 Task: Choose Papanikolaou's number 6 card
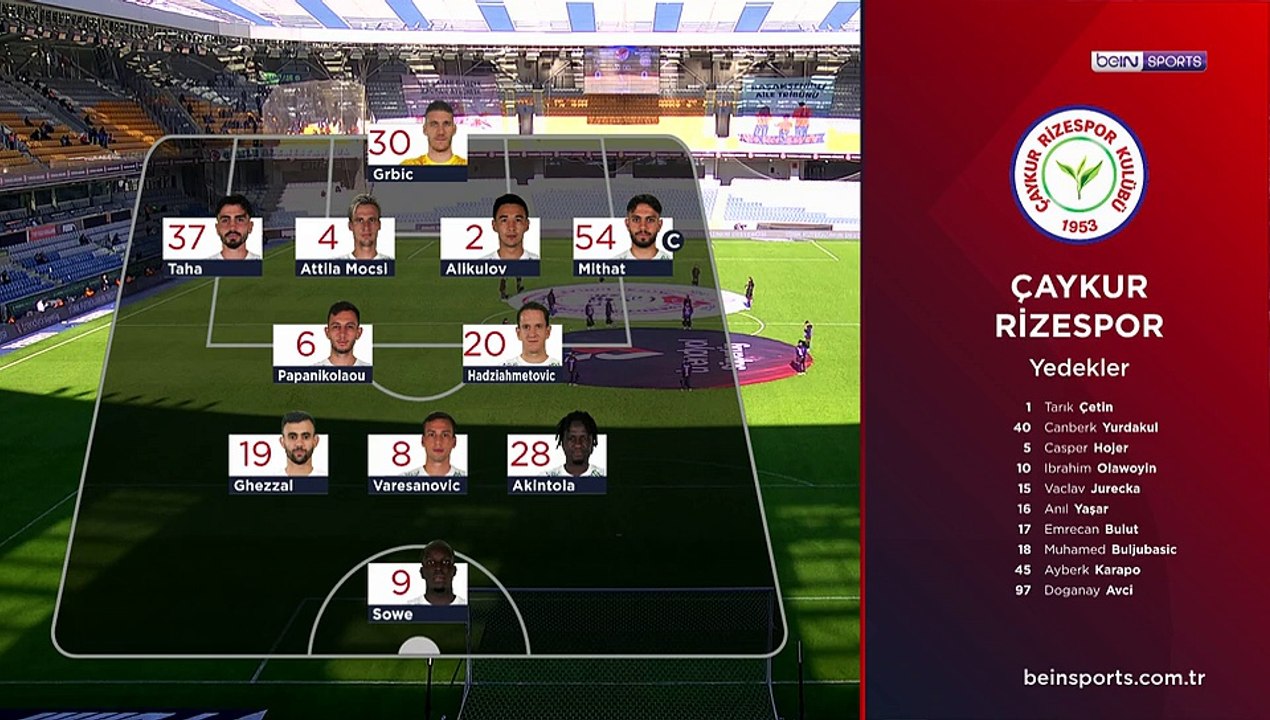coord(323,348)
